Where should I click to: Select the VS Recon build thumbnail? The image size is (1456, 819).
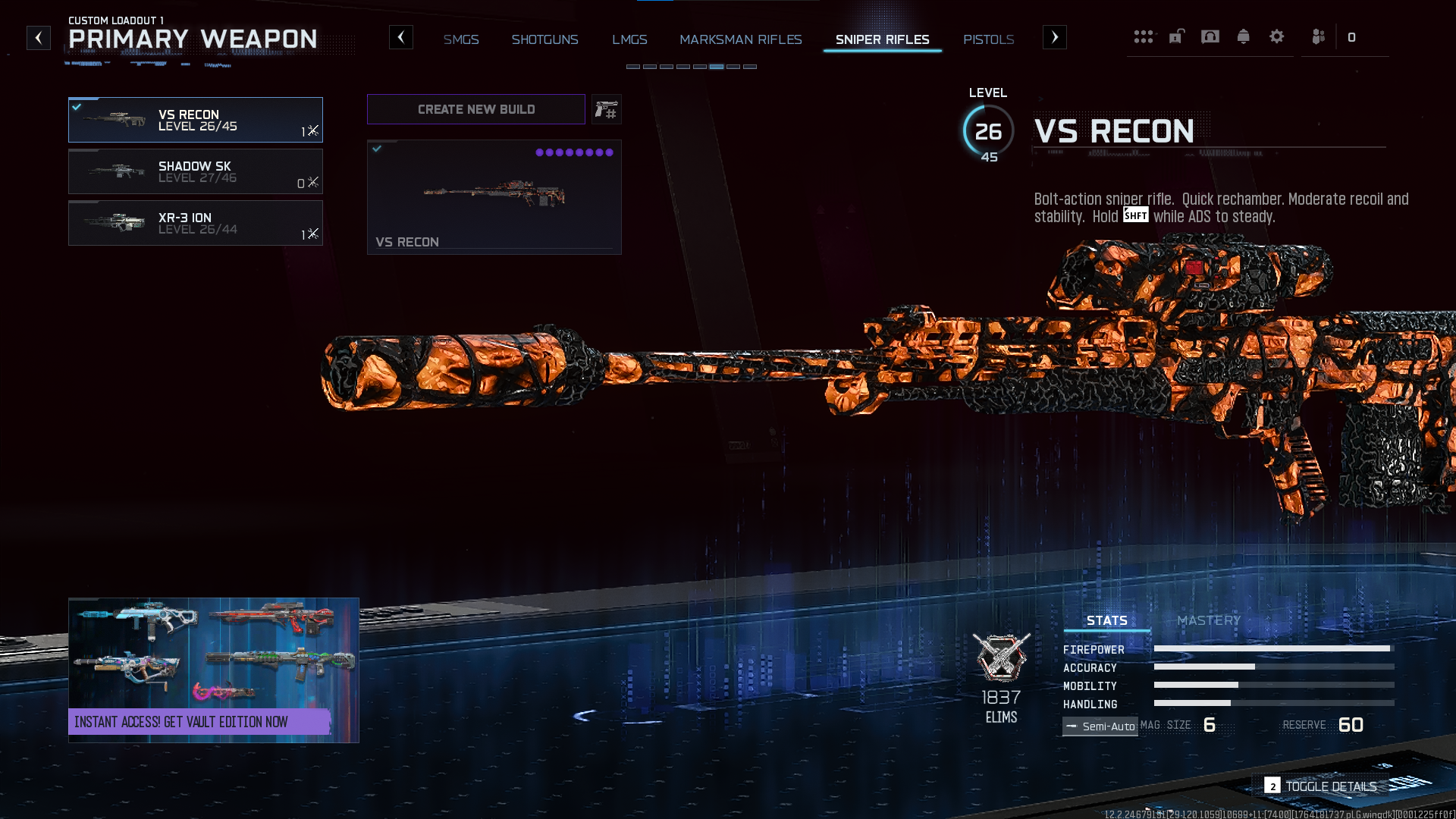(494, 197)
